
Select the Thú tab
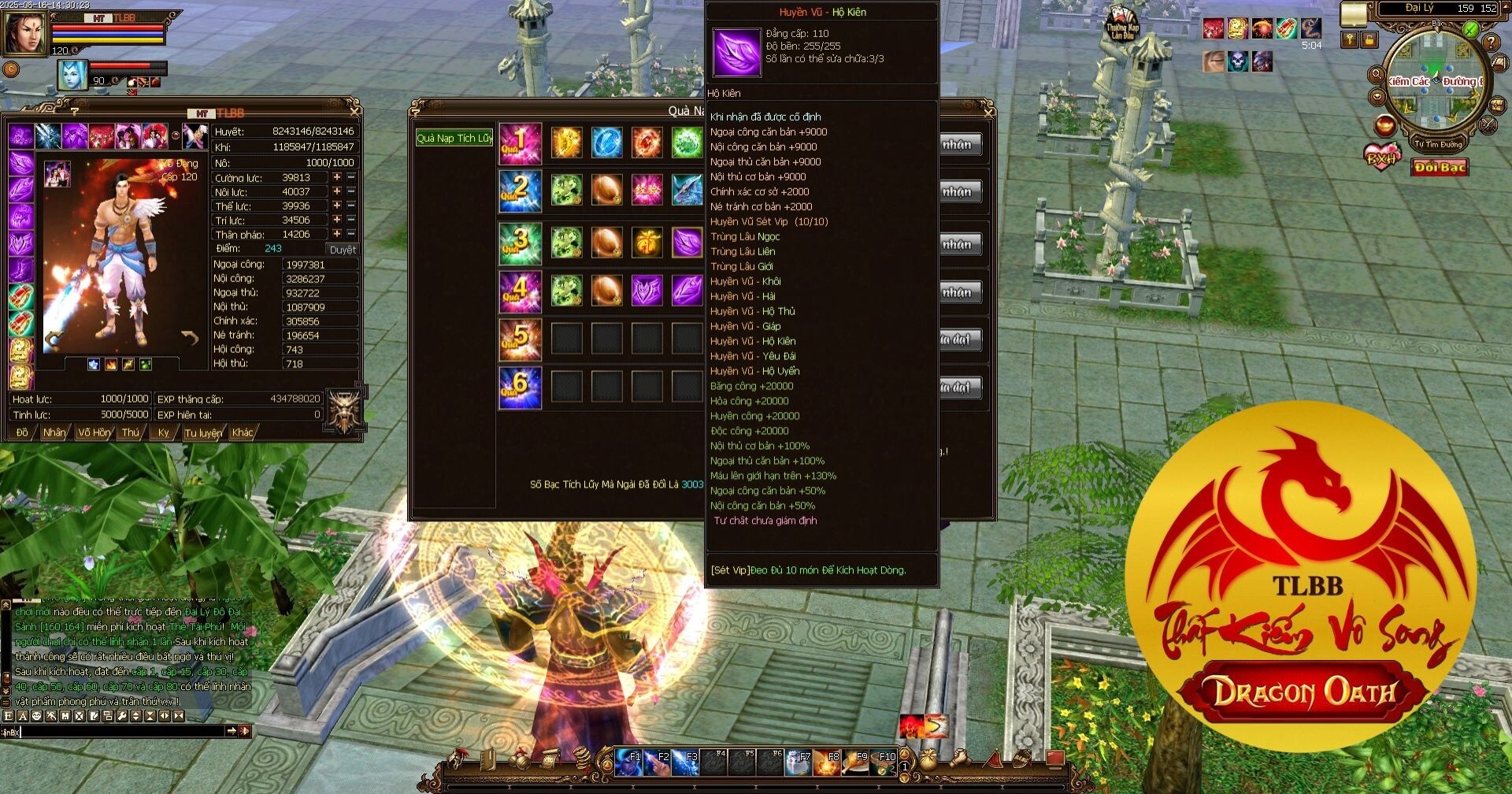coord(131,432)
